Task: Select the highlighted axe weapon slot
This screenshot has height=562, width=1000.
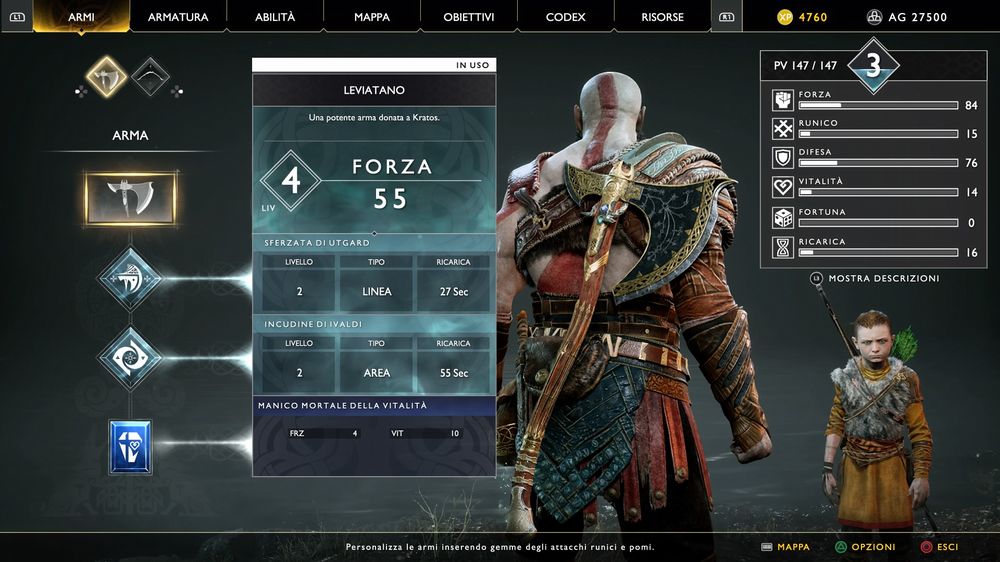Action: coord(131,198)
